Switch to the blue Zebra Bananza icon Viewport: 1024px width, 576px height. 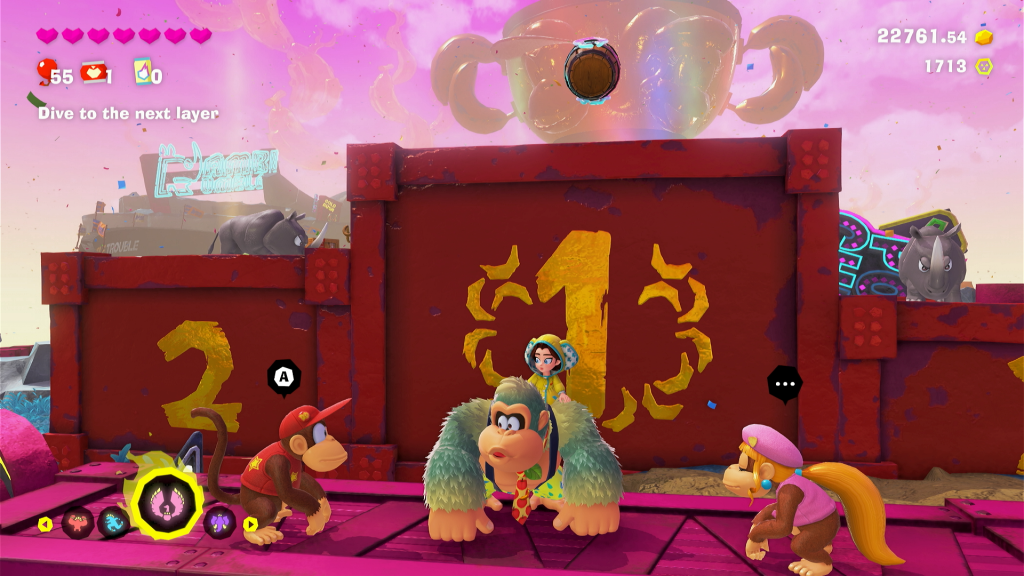coord(112,522)
